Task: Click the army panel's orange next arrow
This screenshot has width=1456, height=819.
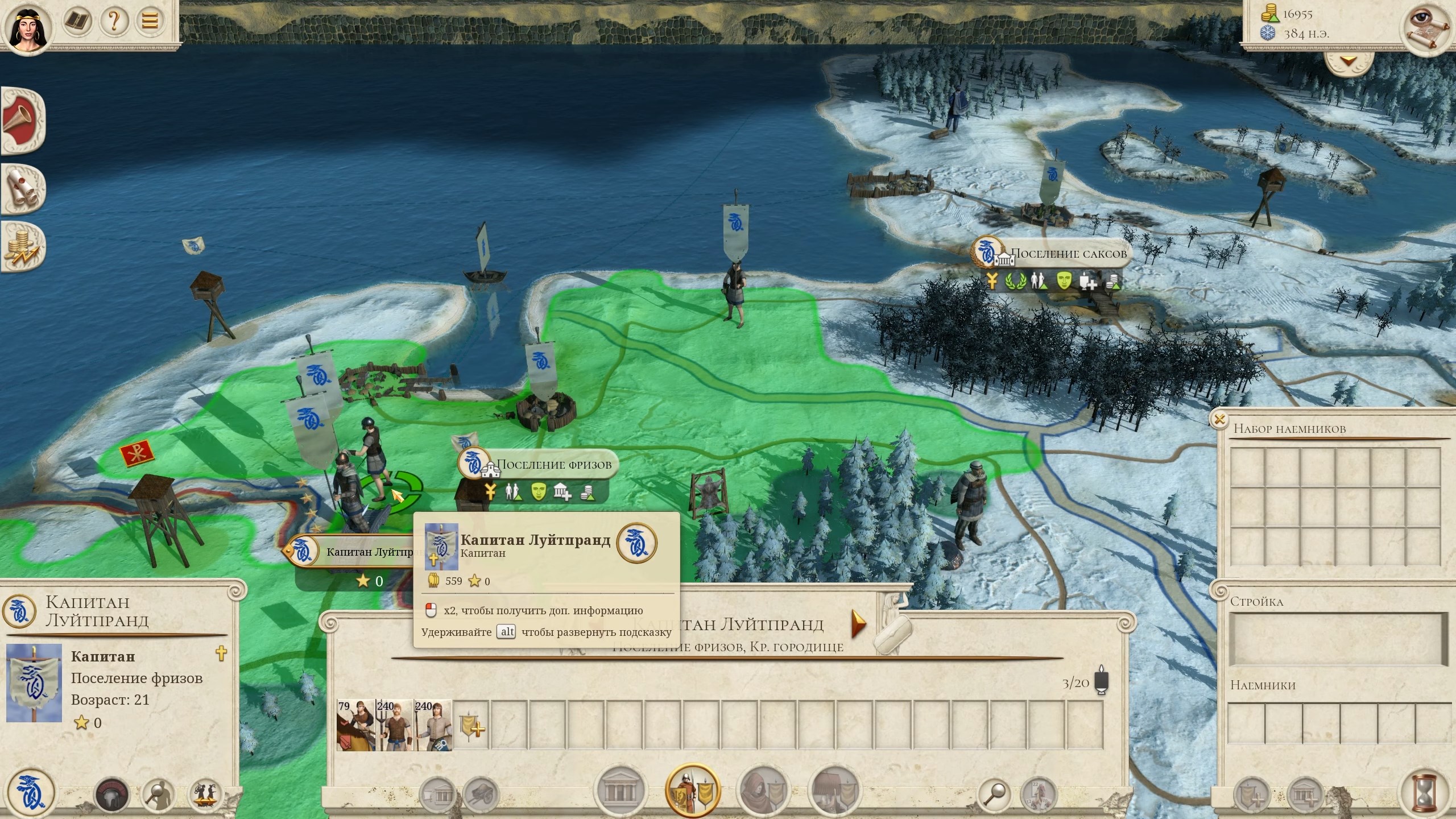Action: [858, 624]
